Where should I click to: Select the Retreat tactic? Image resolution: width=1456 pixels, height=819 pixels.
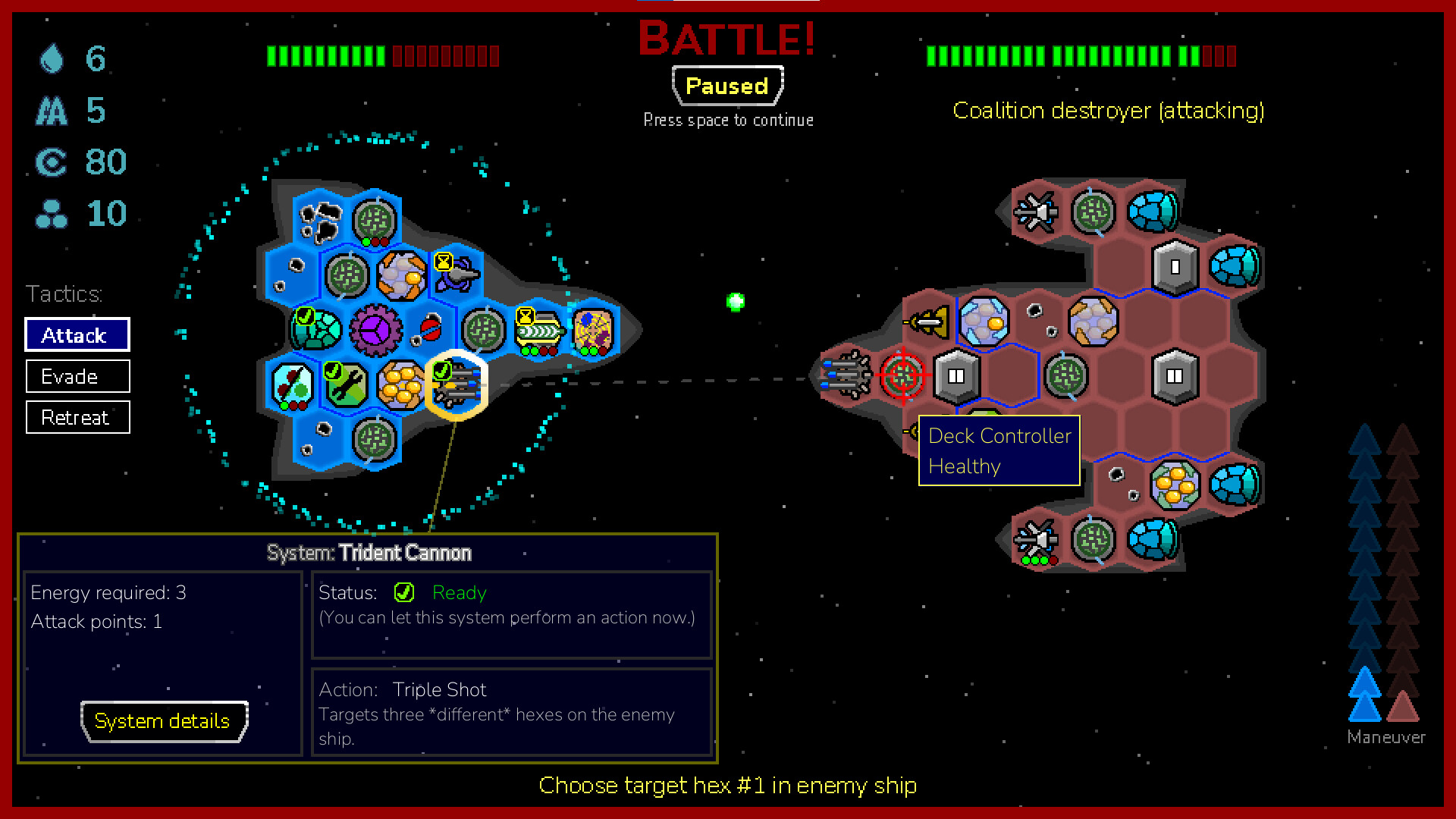coord(77,417)
